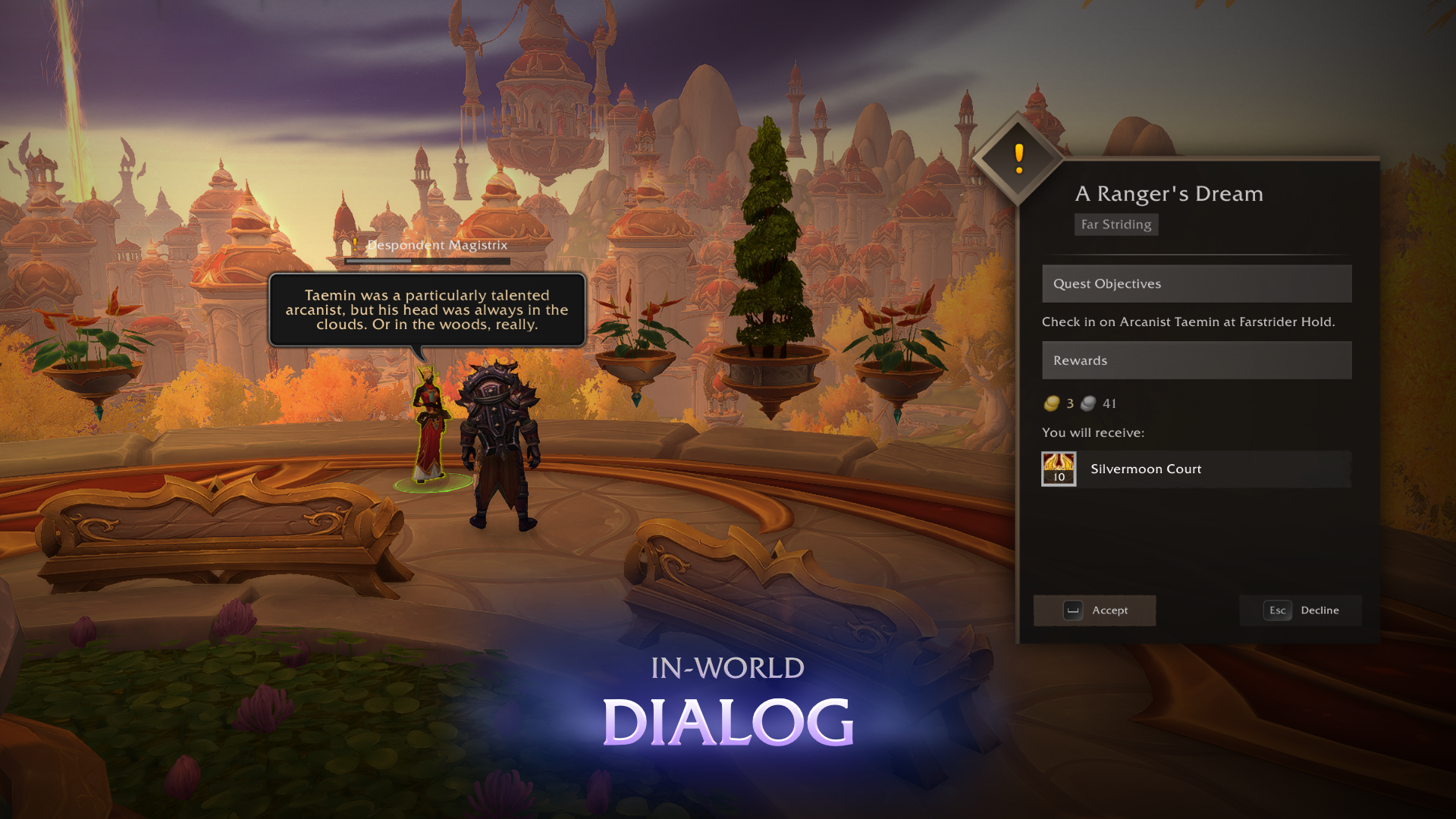Decline the quest offer
The height and width of the screenshot is (819, 1456).
(x=1301, y=610)
